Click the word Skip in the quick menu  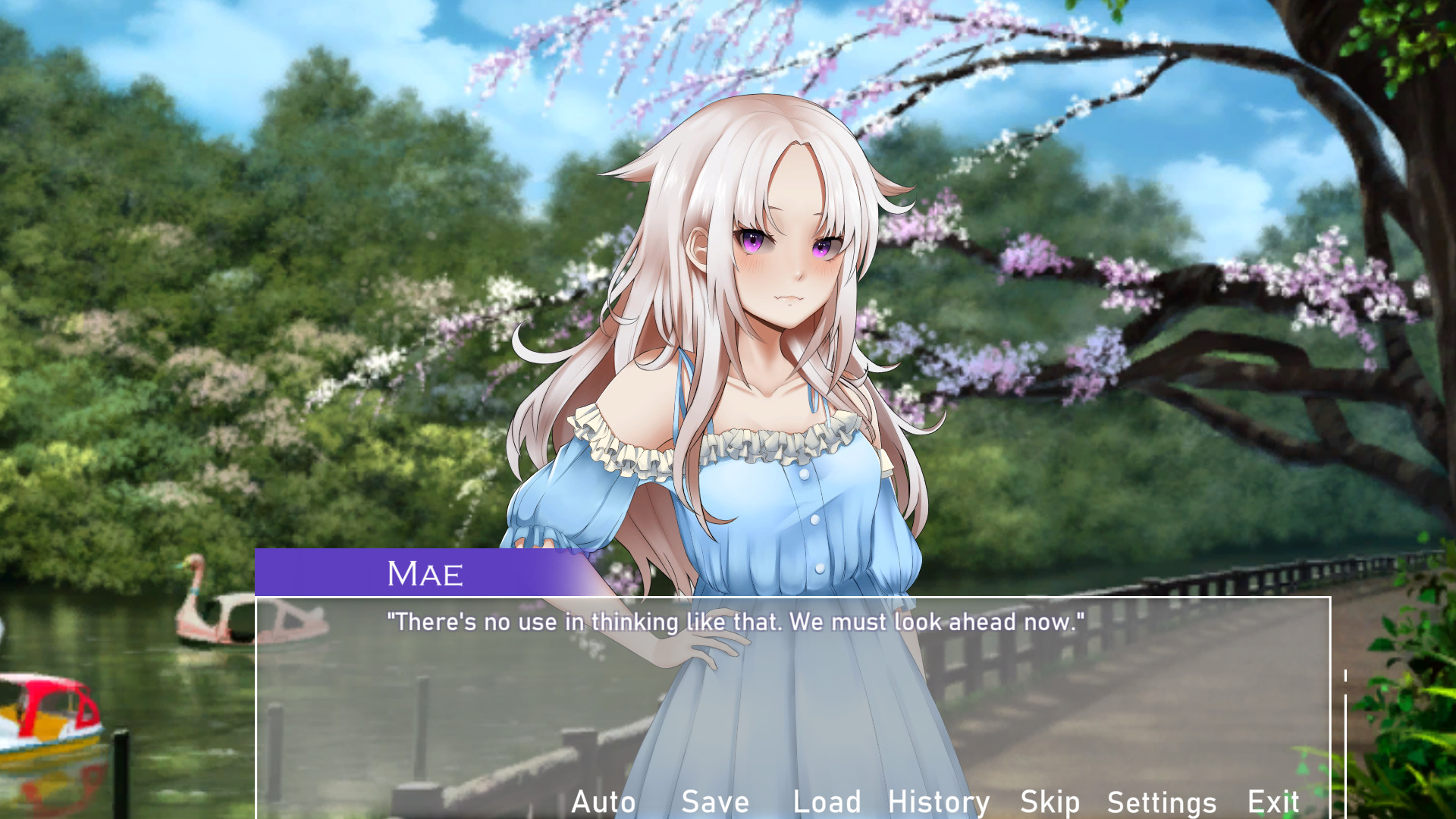1049,802
